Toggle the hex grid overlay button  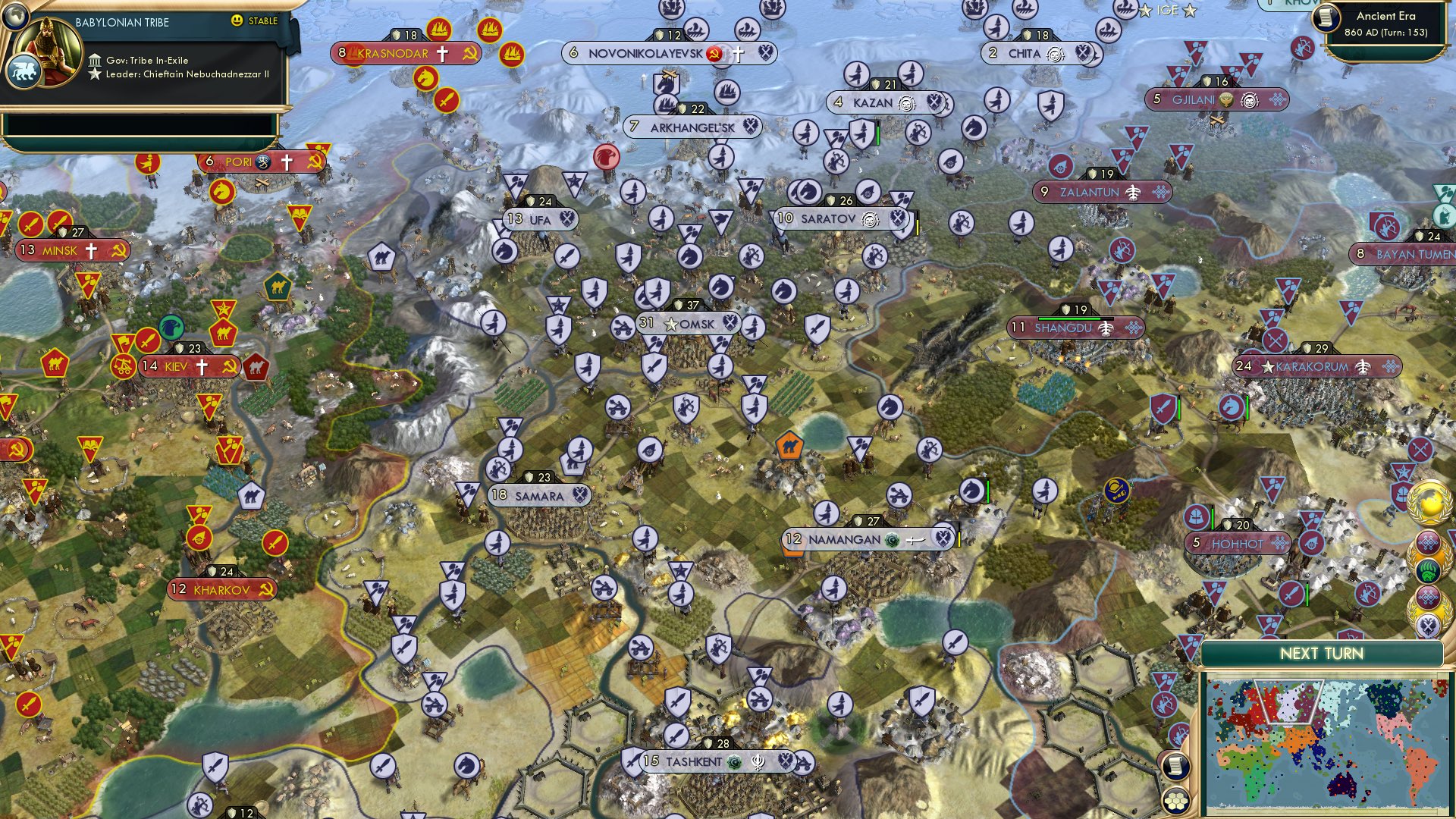(1175, 802)
